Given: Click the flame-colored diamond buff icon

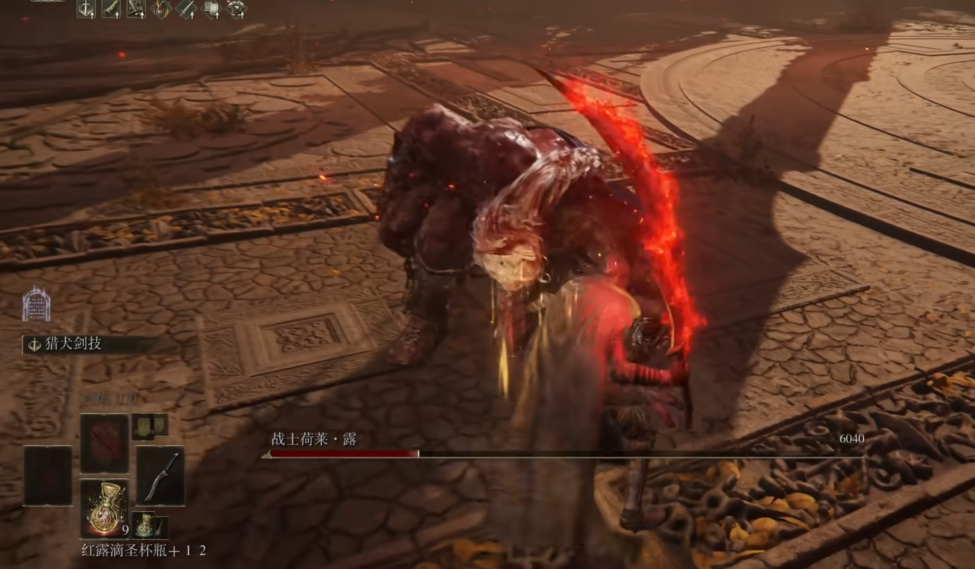Looking at the screenshot, I should point(161,9).
